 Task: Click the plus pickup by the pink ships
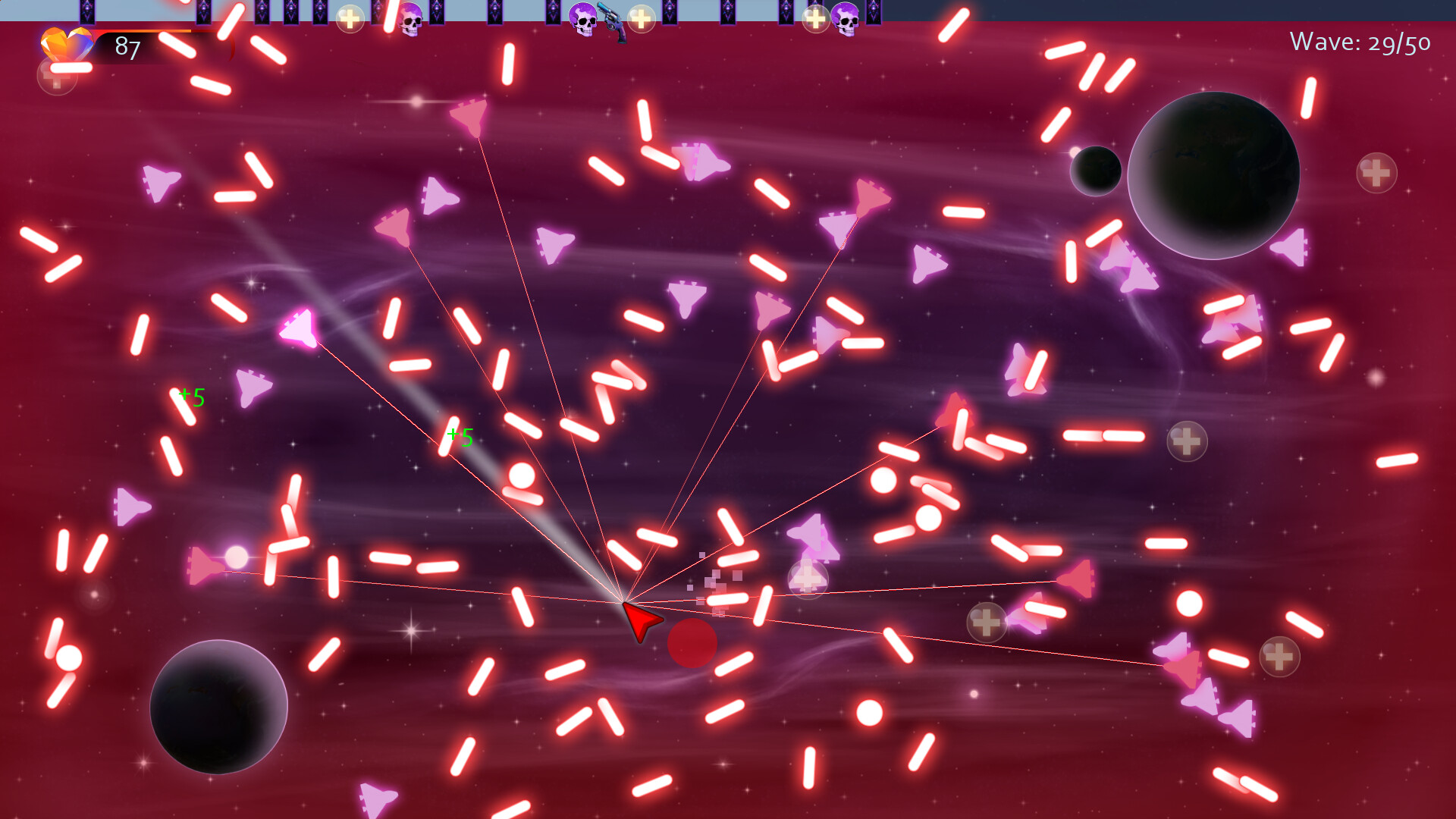click(x=986, y=622)
